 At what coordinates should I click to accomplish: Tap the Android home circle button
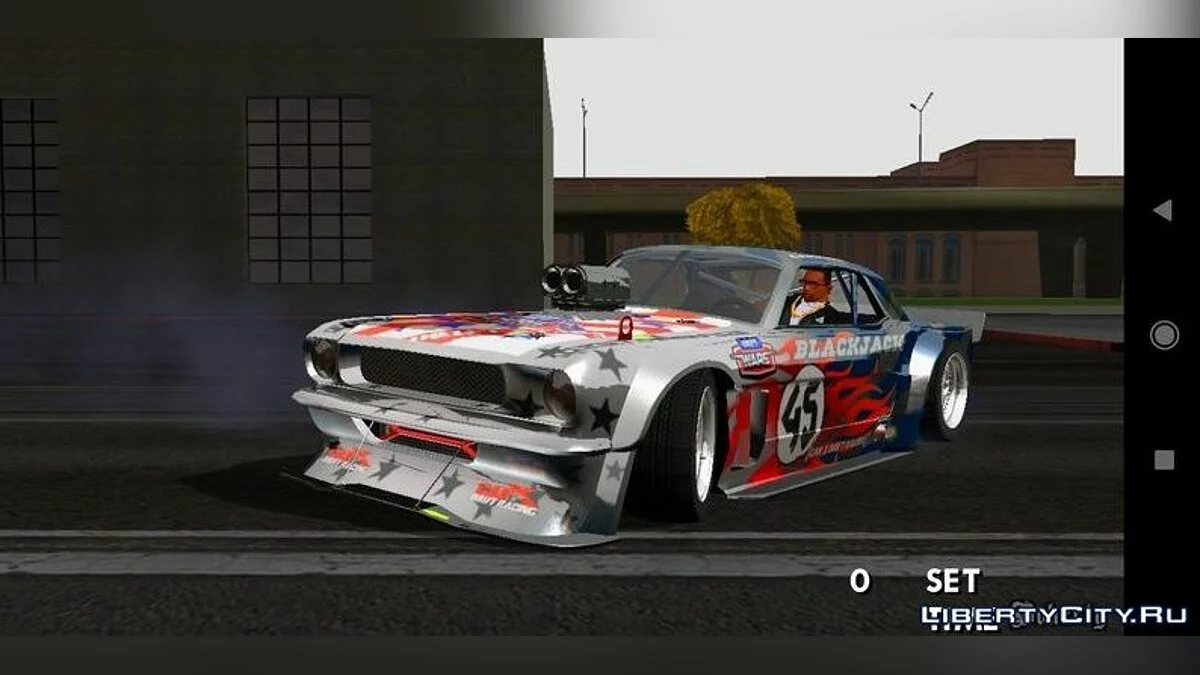click(x=1163, y=335)
